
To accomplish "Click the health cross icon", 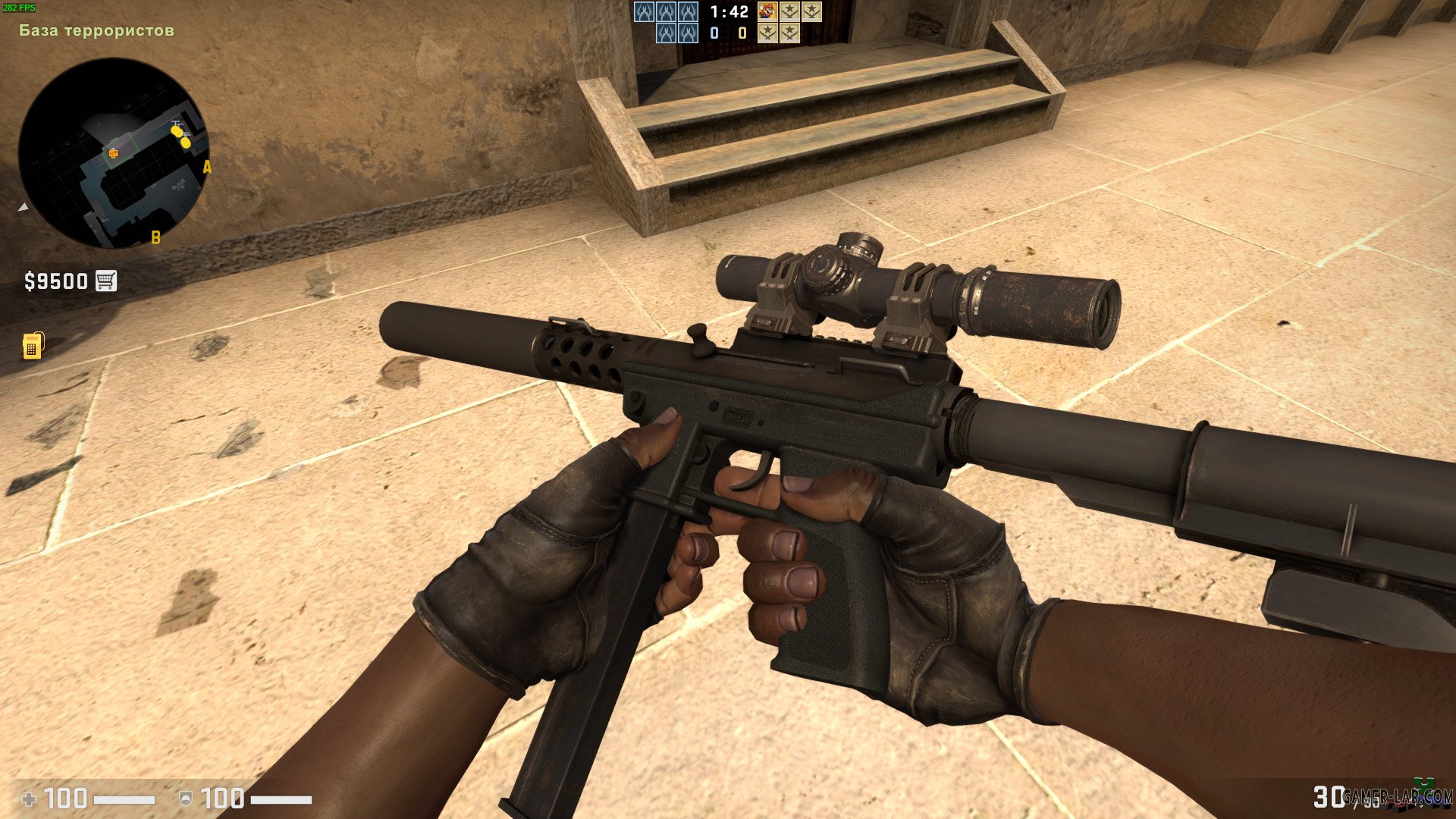I will coord(29,798).
